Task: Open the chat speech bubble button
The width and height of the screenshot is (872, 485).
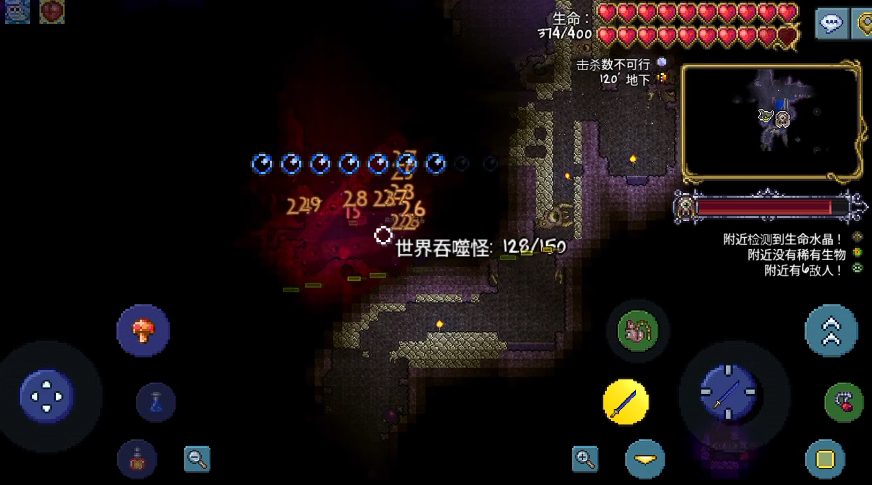Action: [x=831, y=23]
